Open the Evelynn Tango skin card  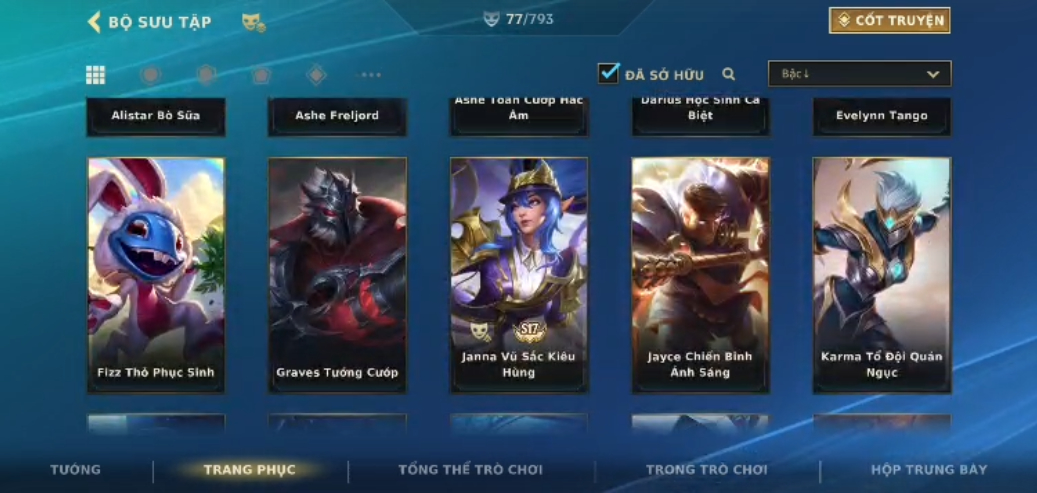[881, 116]
